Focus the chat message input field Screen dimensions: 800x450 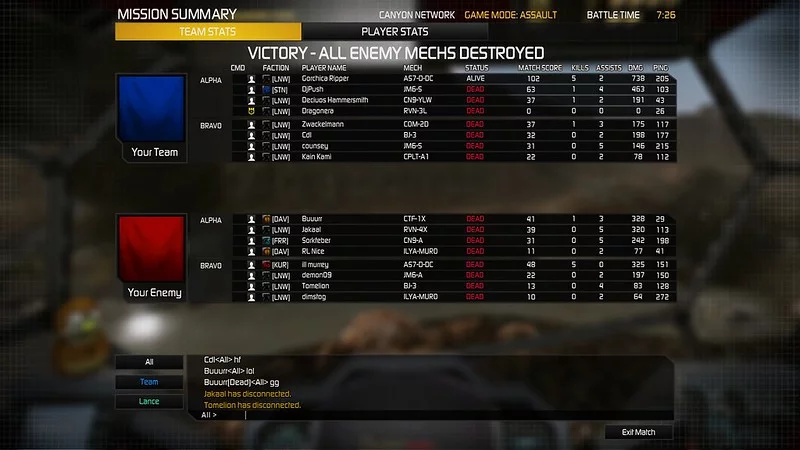coord(440,415)
